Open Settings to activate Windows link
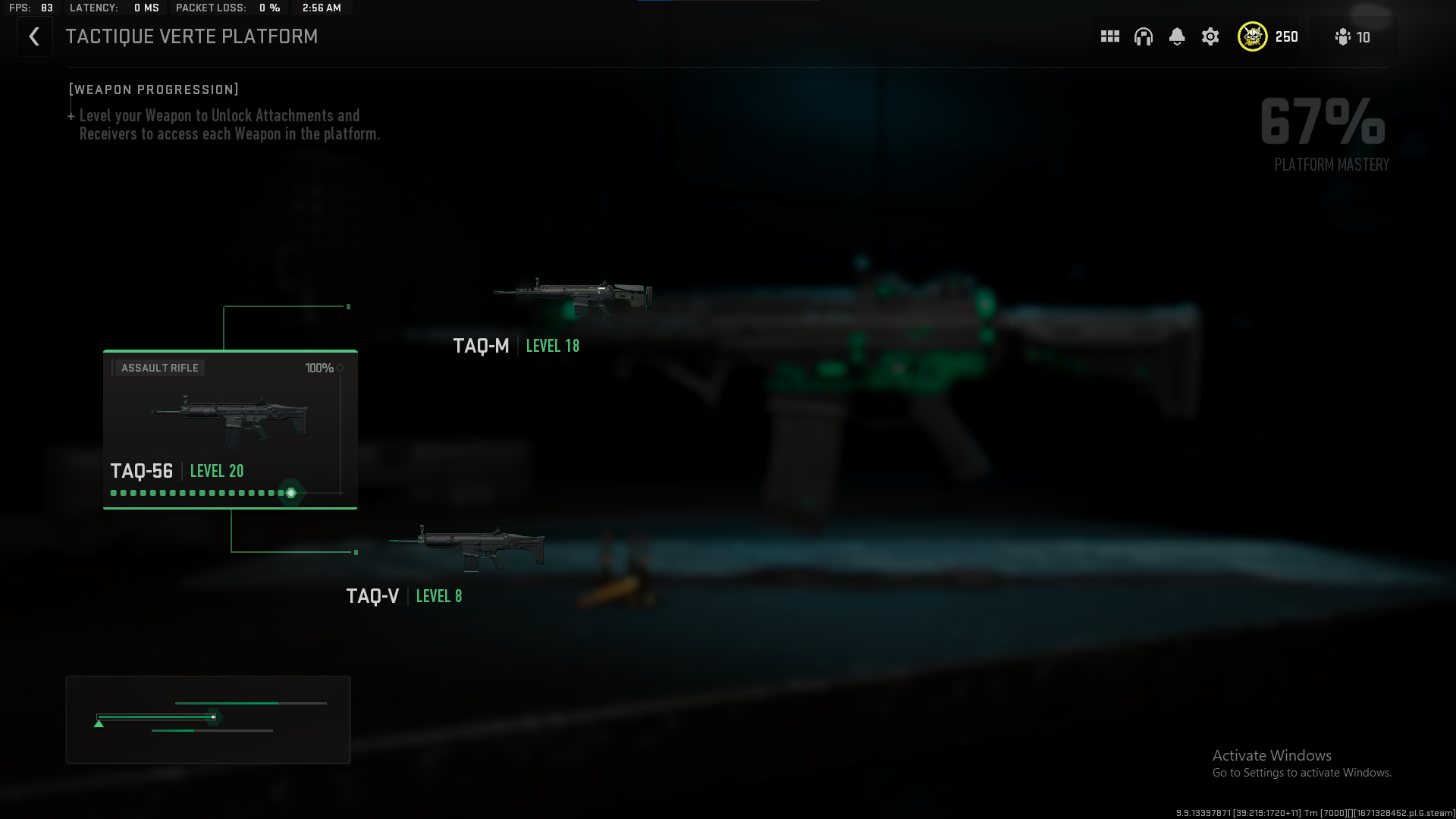The height and width of the screenshot is (819, 1456). 1301,772
